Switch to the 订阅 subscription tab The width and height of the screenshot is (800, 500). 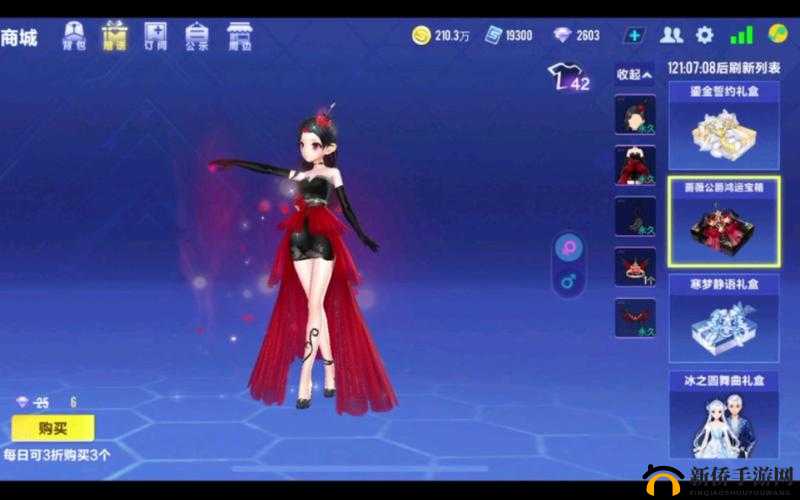point(156,36)
